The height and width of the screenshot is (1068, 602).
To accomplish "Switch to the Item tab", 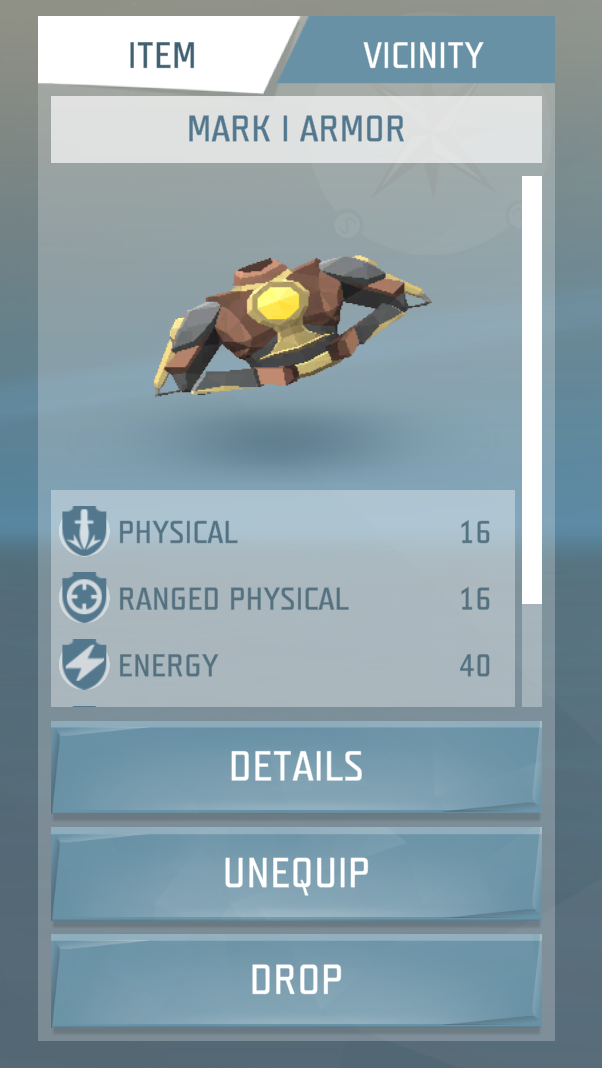I will pyautogui.click(x=160, y=54).
